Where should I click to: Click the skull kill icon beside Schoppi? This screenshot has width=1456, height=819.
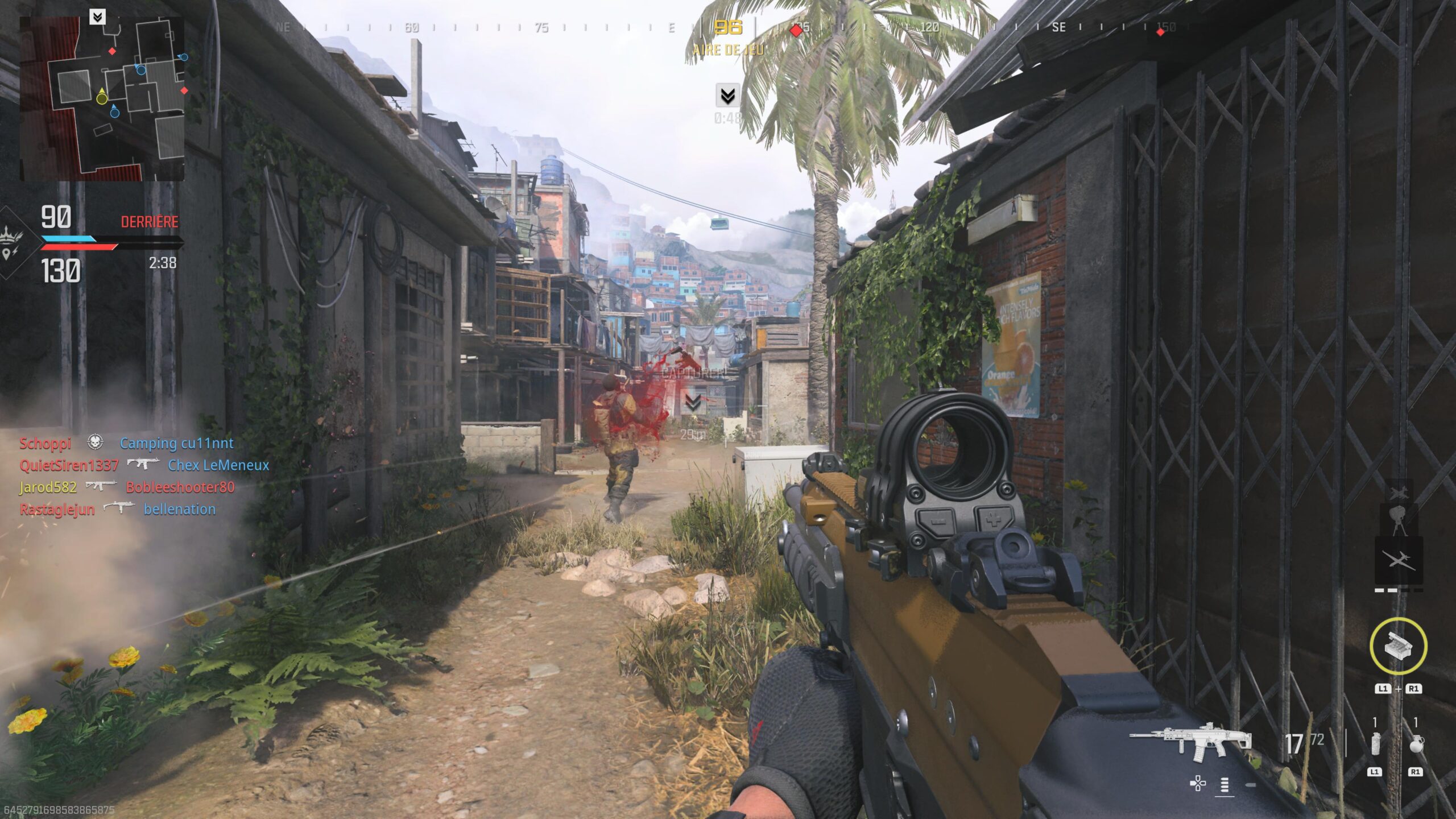click(96, 444)
